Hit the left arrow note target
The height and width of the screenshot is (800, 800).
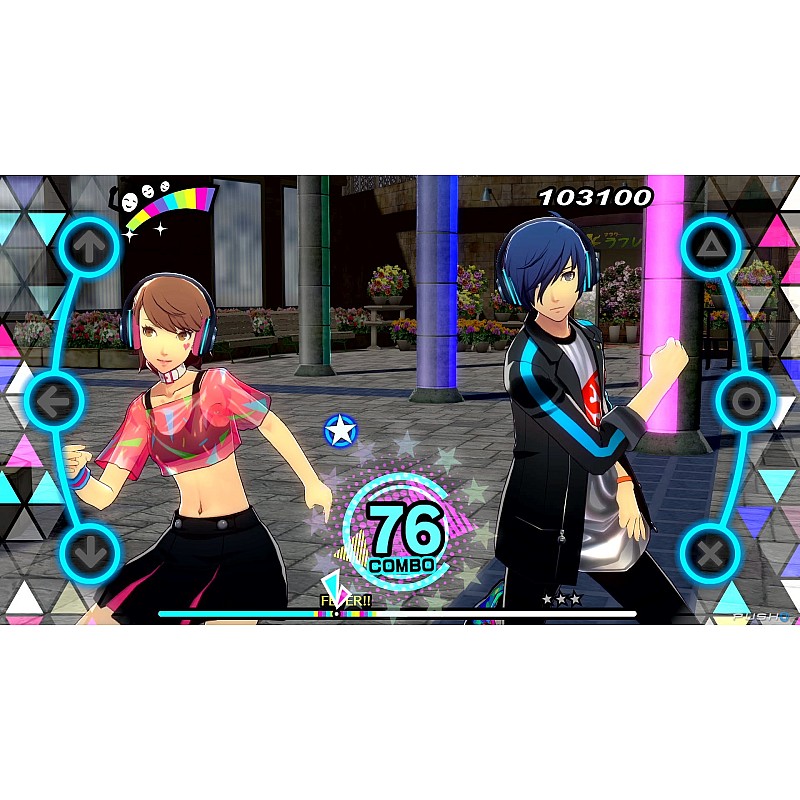tap(57, 401)
